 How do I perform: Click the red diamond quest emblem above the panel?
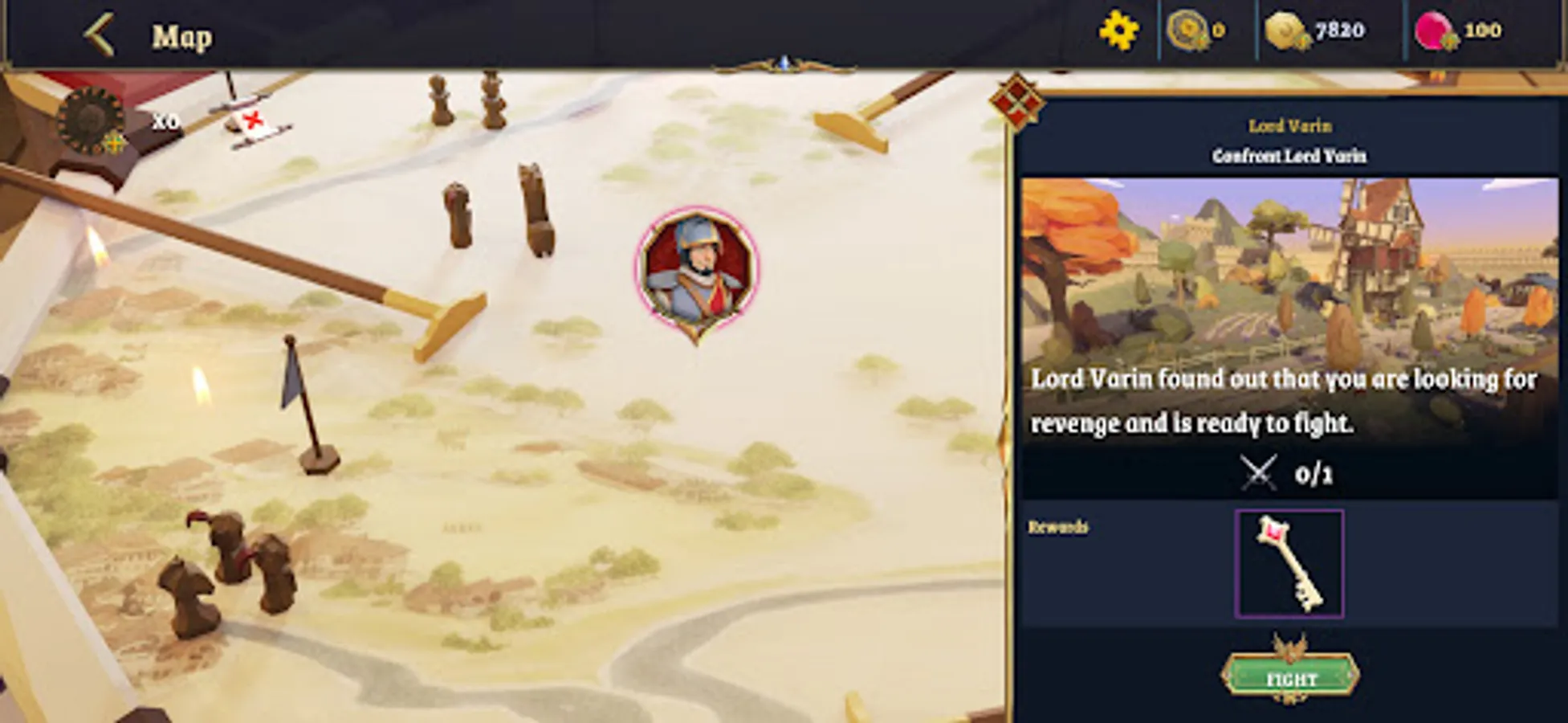(1019, 104)
